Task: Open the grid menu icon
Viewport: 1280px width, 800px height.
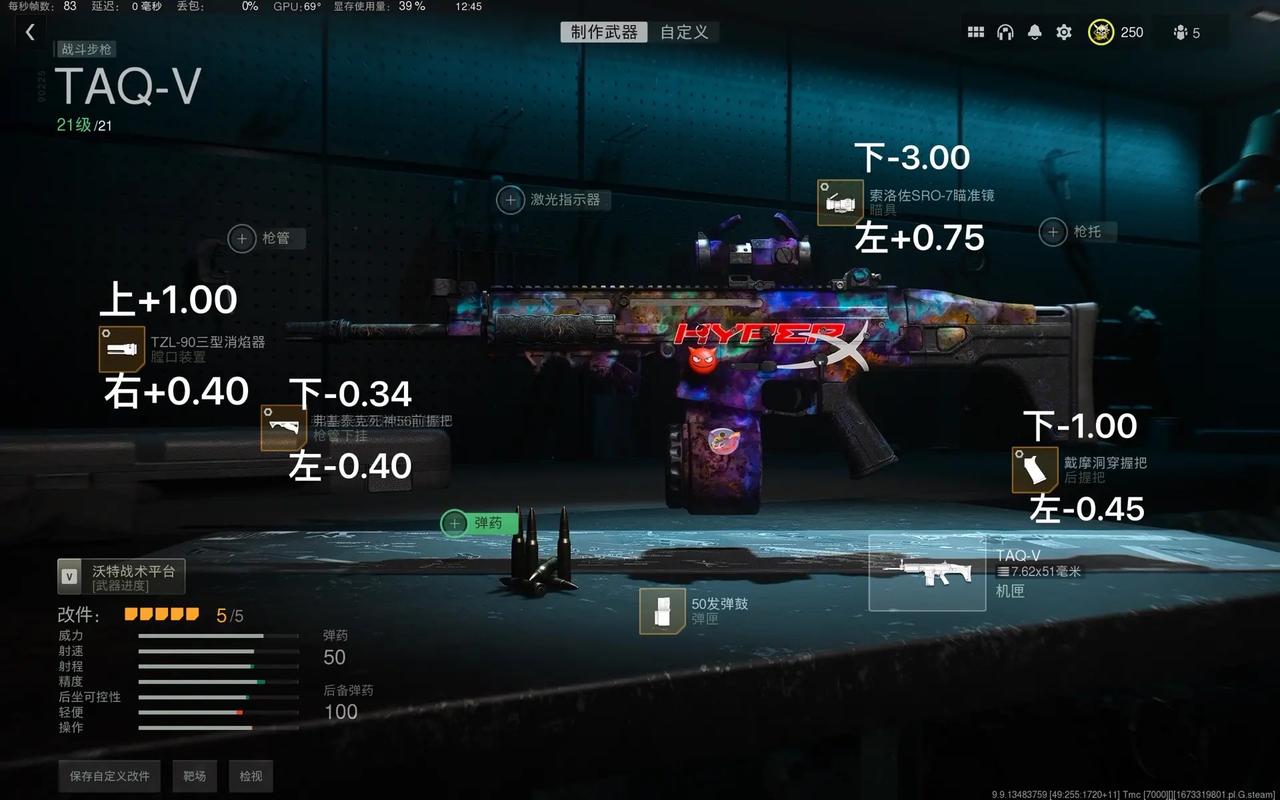Action: pyautogui.click(x=976, y=32)
